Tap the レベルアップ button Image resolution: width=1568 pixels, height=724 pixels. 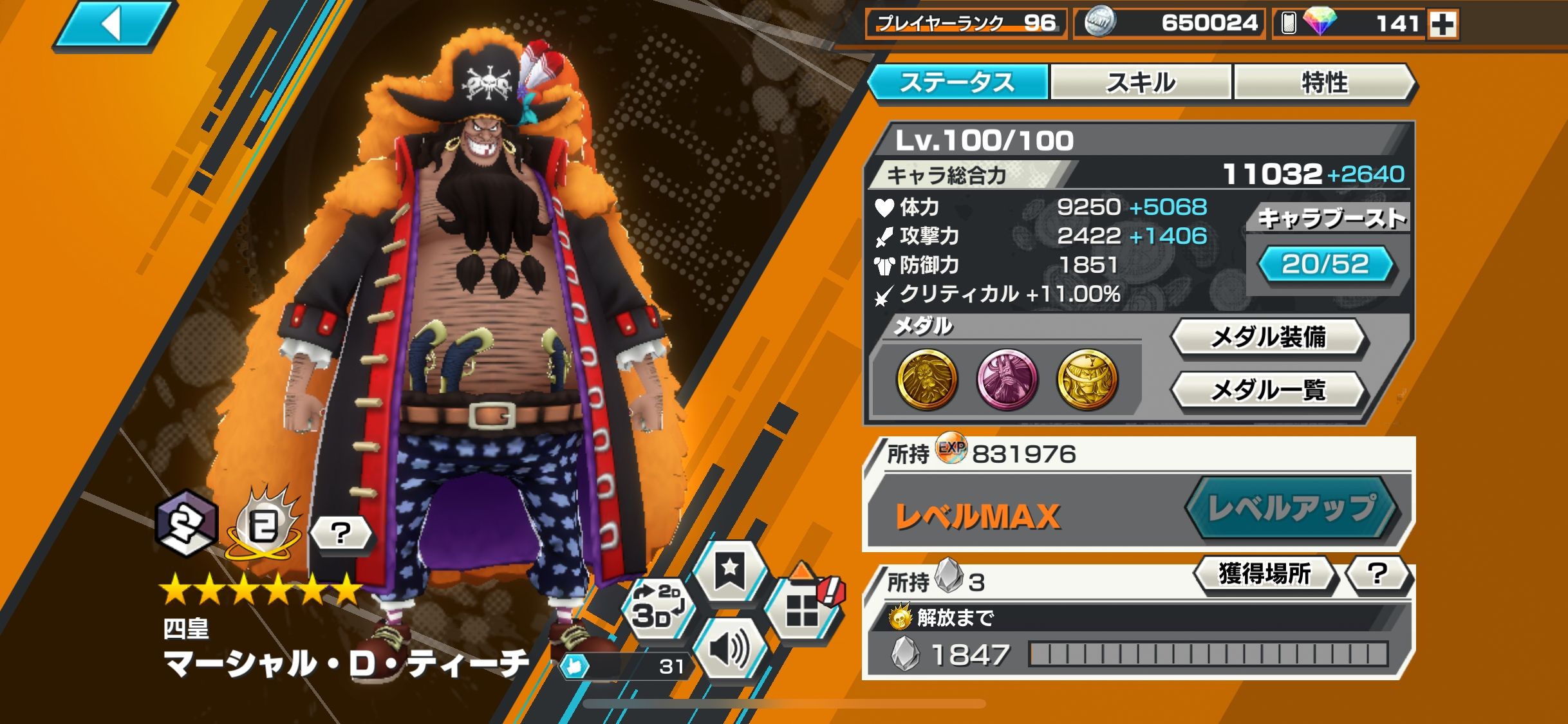click(x=1291, y=508)
